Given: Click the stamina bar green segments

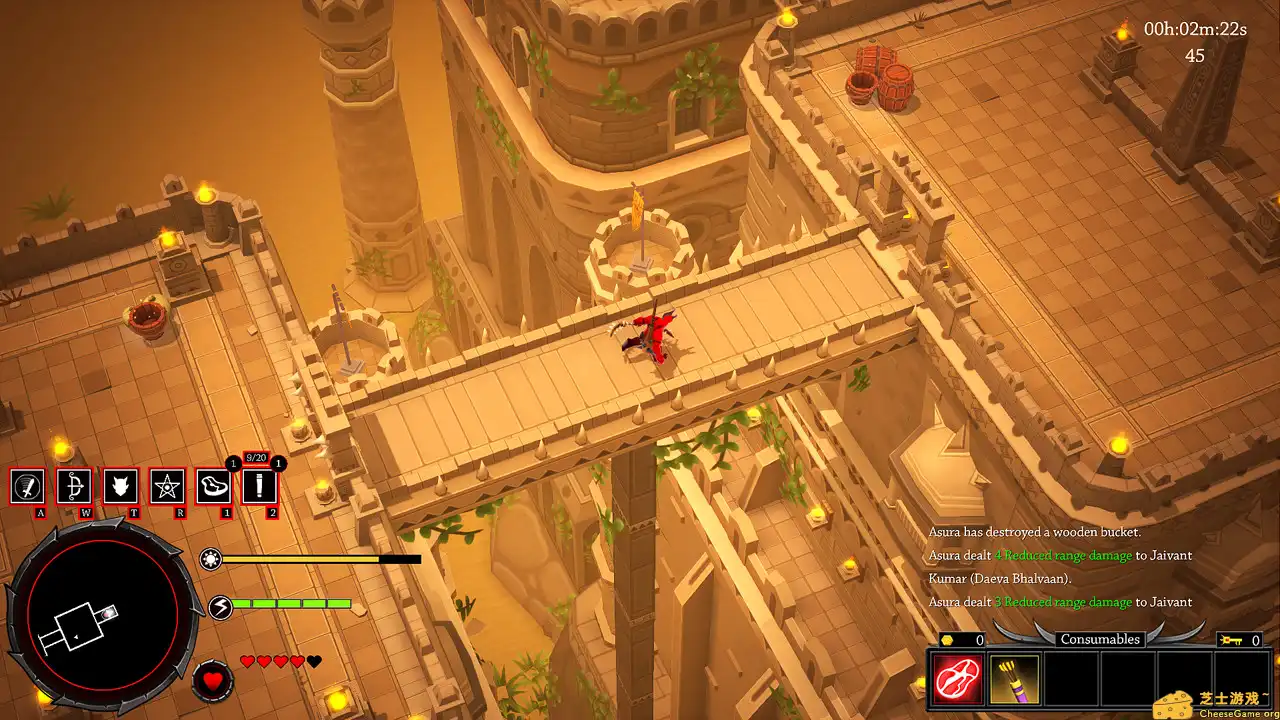Looking at the screenshot, I should 290,603.
